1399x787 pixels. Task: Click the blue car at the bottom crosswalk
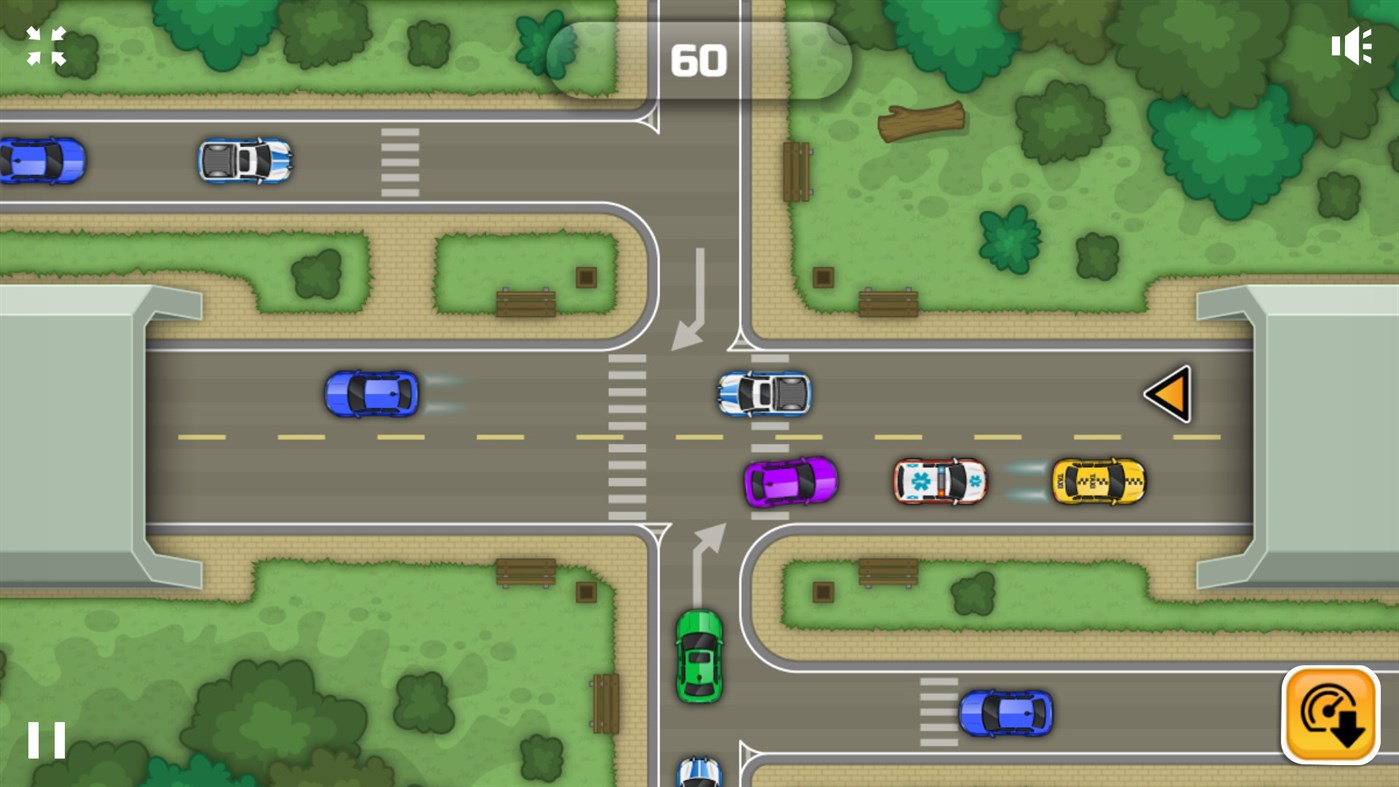pyautogui.click(x=1007, y=713)
